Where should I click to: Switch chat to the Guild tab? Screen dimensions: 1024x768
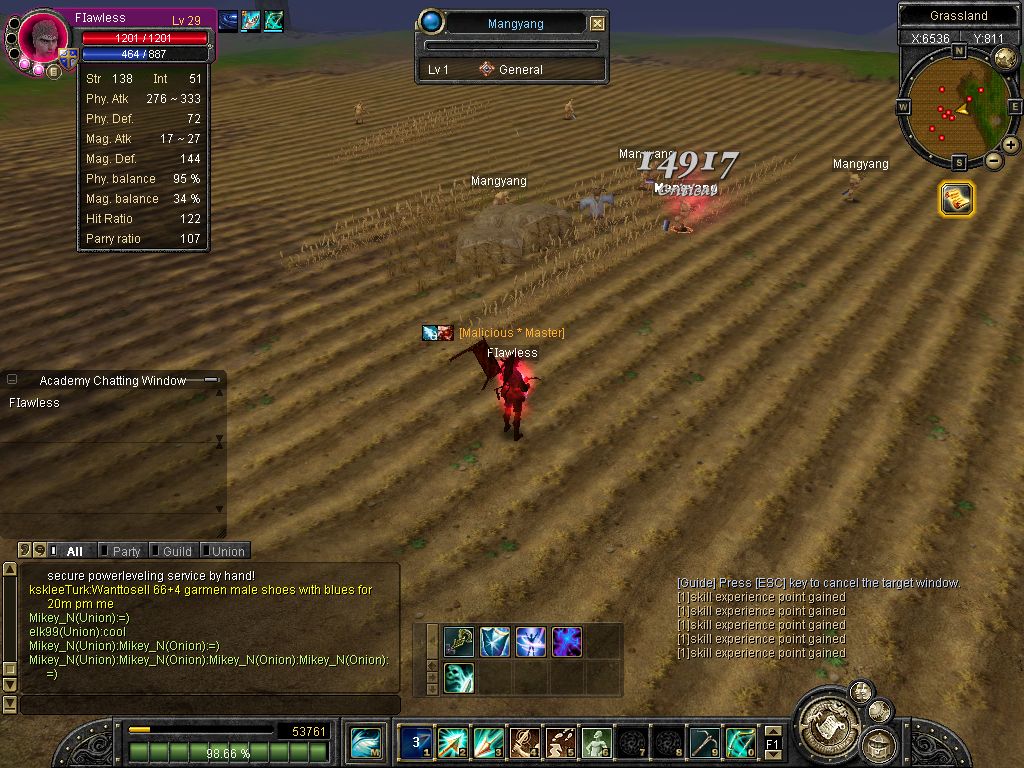click(176, 551)
